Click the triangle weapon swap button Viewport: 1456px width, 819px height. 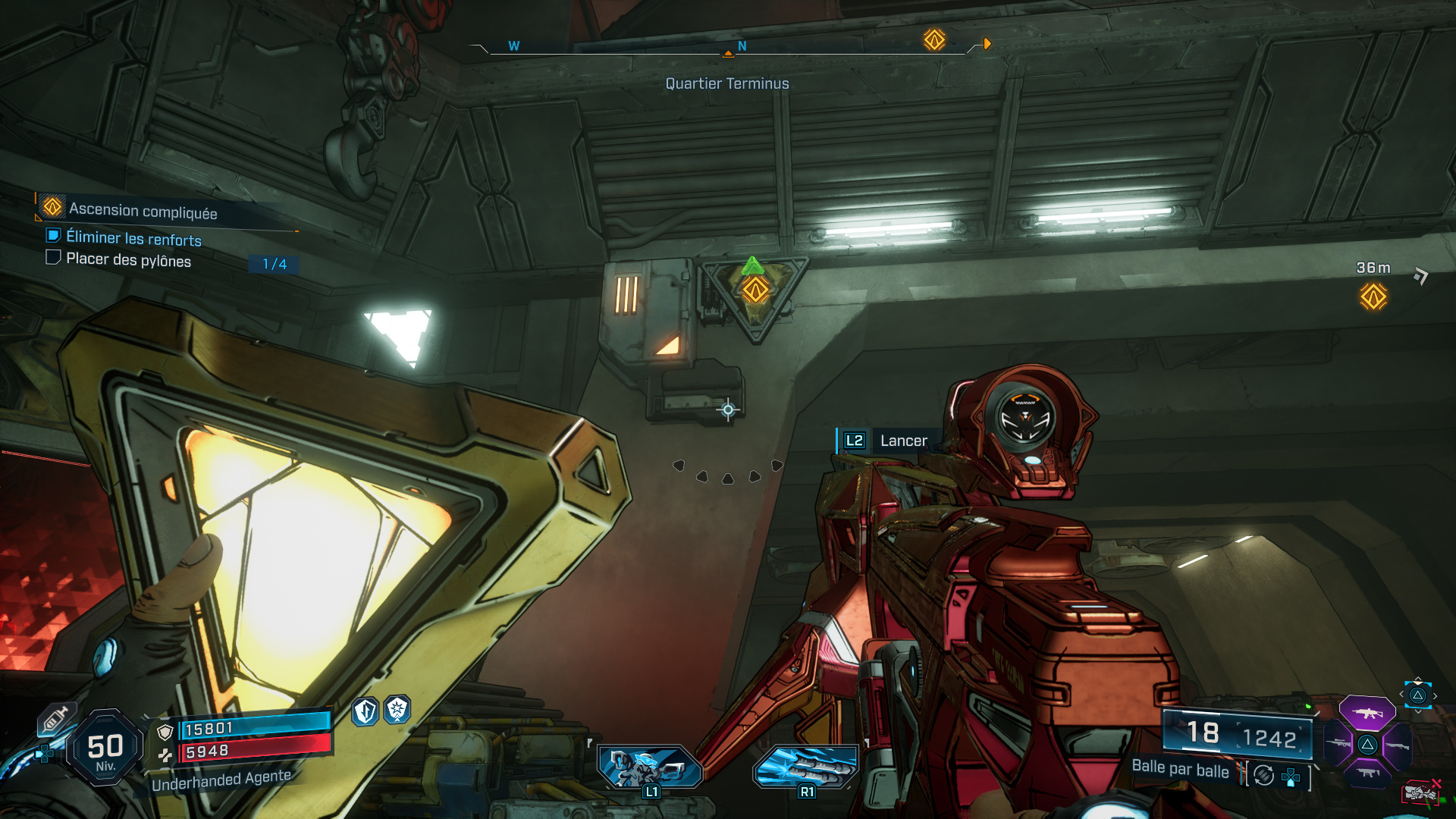tap(1418, 695)
